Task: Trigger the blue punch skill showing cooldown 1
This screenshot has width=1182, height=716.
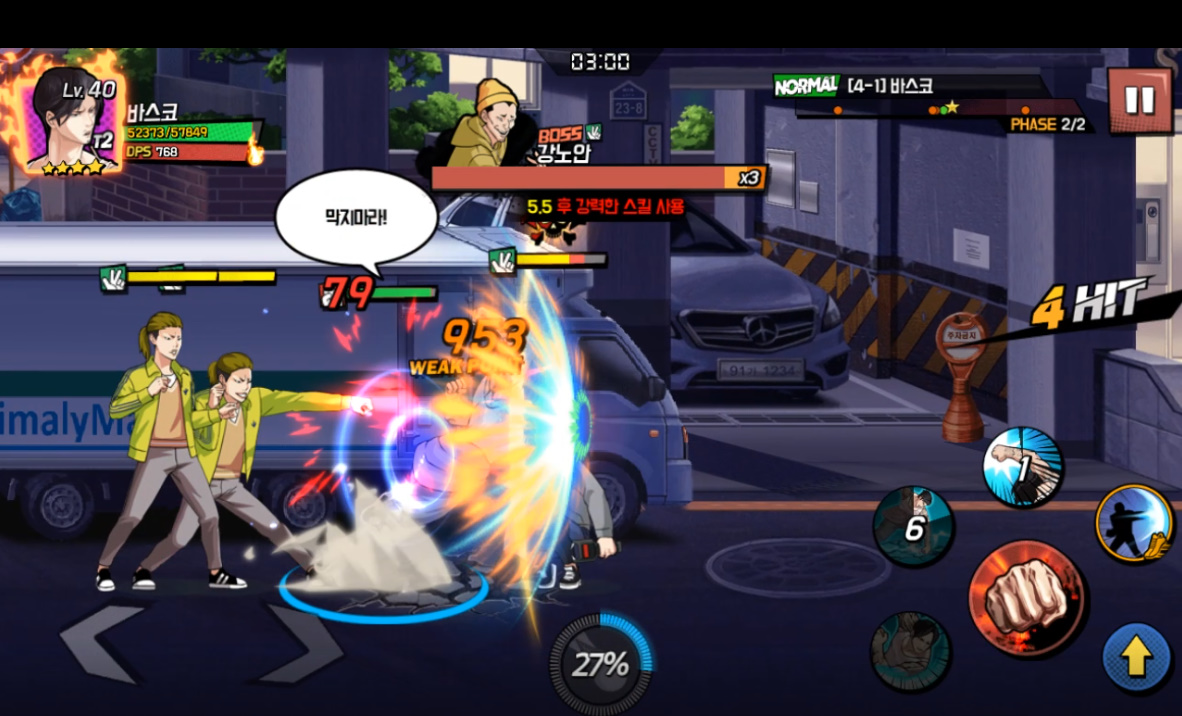Action: (x=1022, y=467)
